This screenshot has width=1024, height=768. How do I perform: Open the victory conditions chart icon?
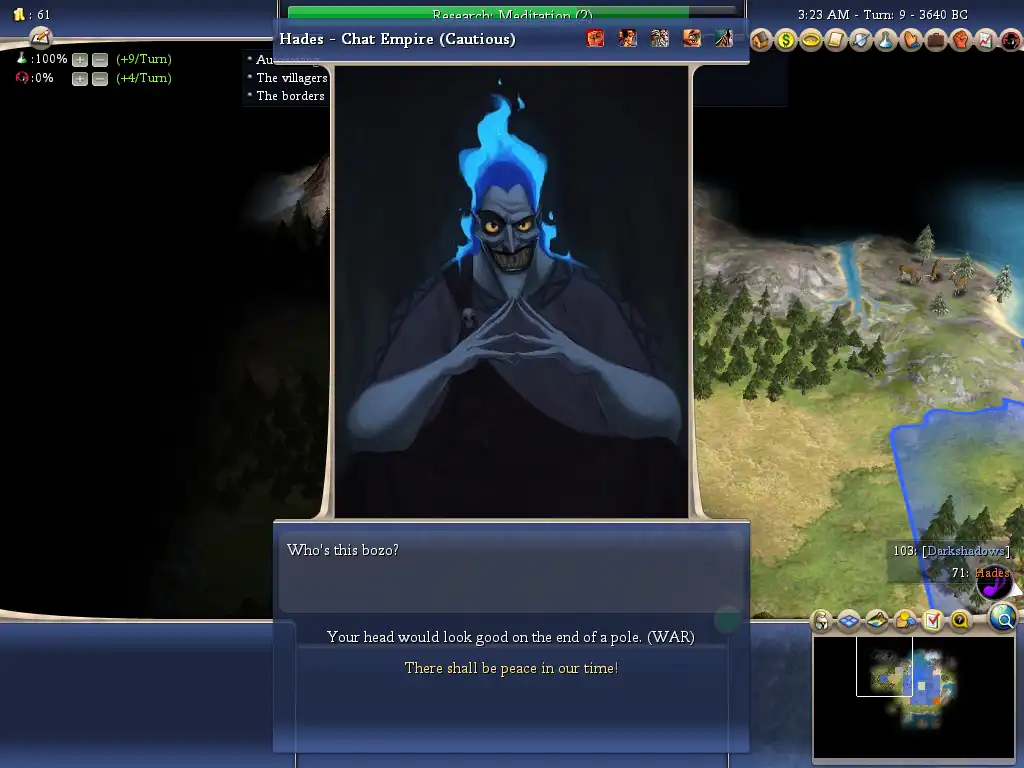coord(985,40)
